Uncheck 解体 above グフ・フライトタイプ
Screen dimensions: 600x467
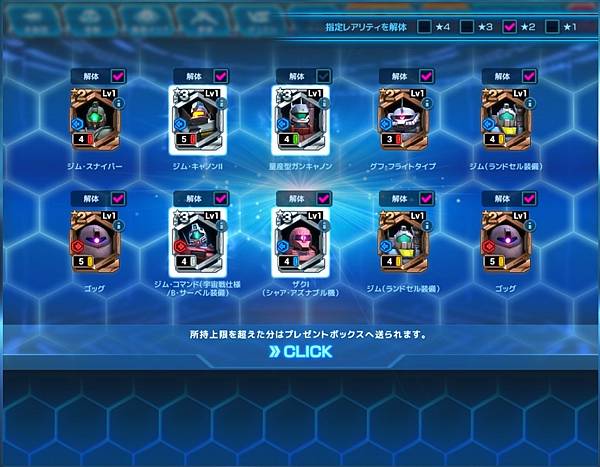(x=426, y=76)
